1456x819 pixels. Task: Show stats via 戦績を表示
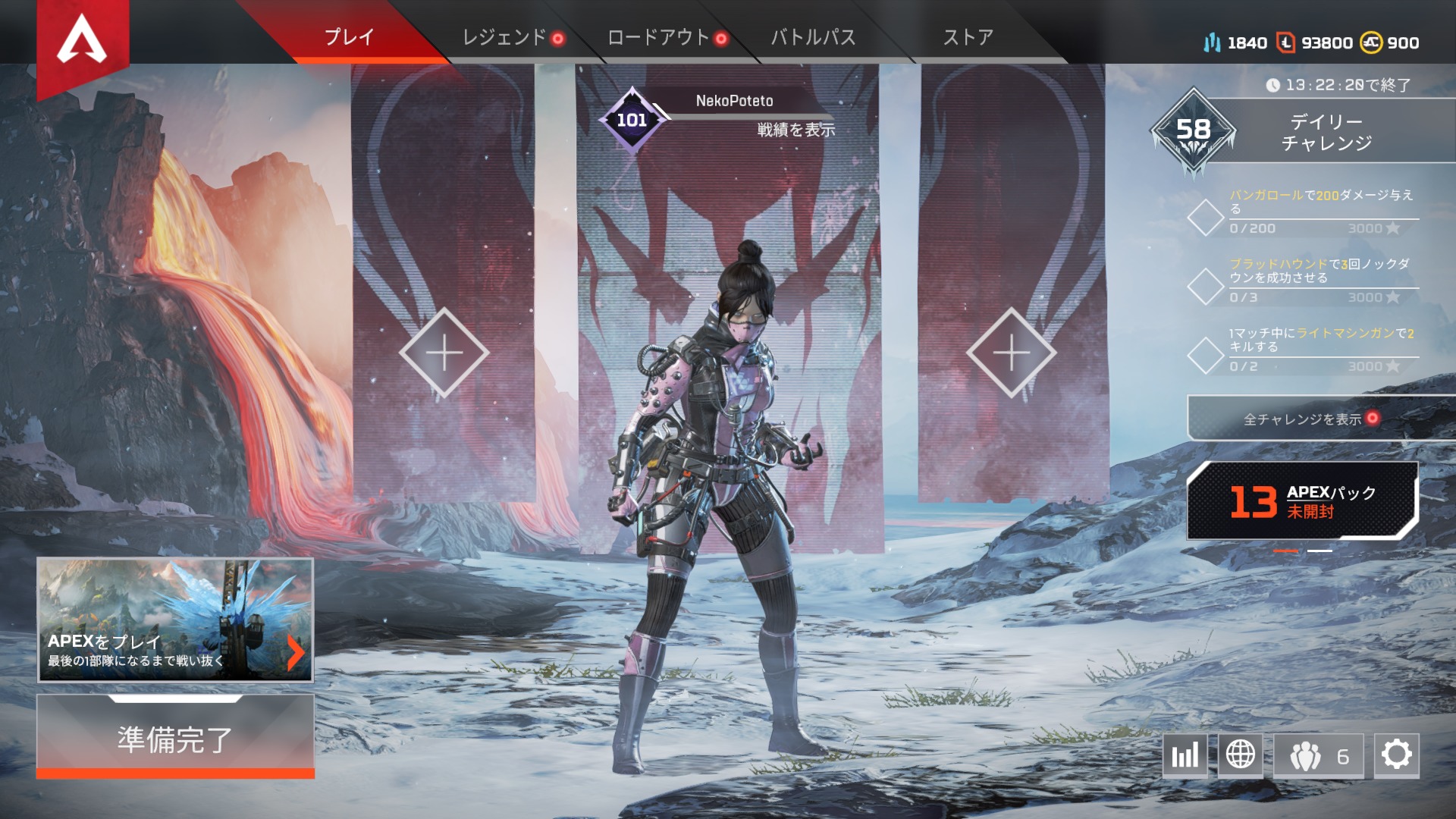click(x=795, y=130)
